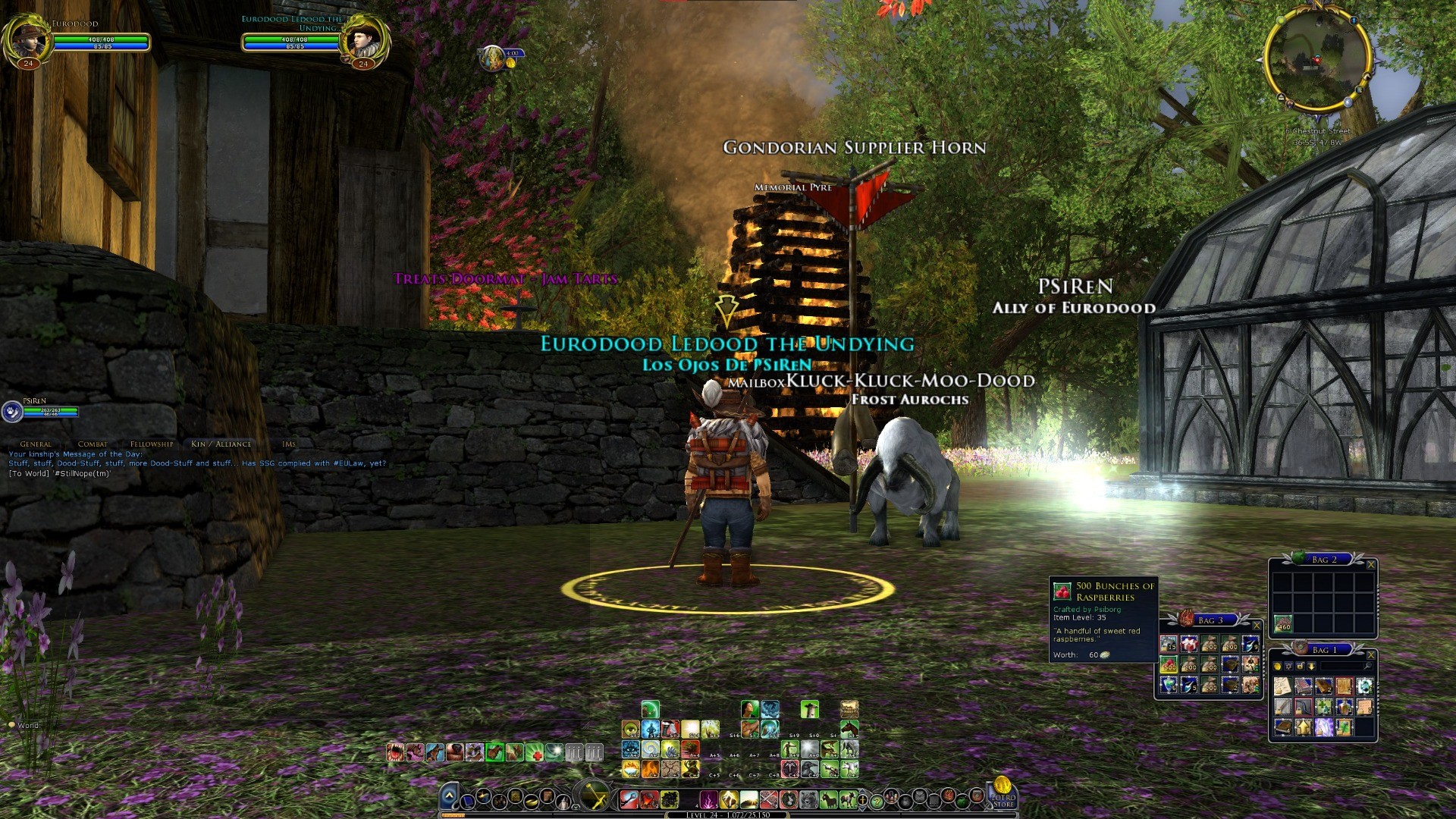Select the 500 raspberries stack in Bag 3
Viewport: 1456px width, 819px height.
tap(1169, 665)
